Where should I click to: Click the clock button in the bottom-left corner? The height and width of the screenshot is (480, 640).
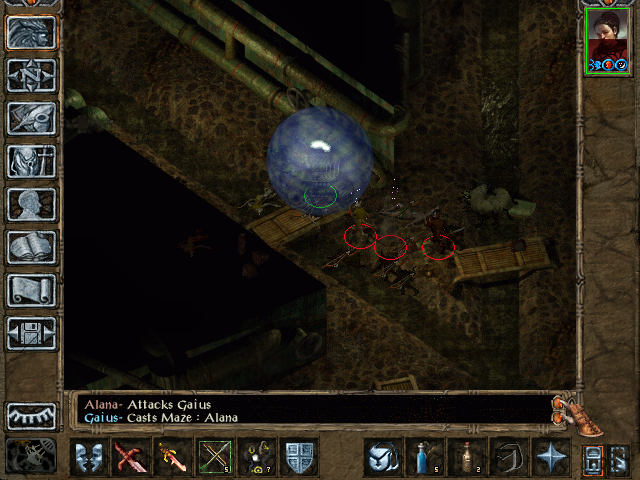pos(30,456)
